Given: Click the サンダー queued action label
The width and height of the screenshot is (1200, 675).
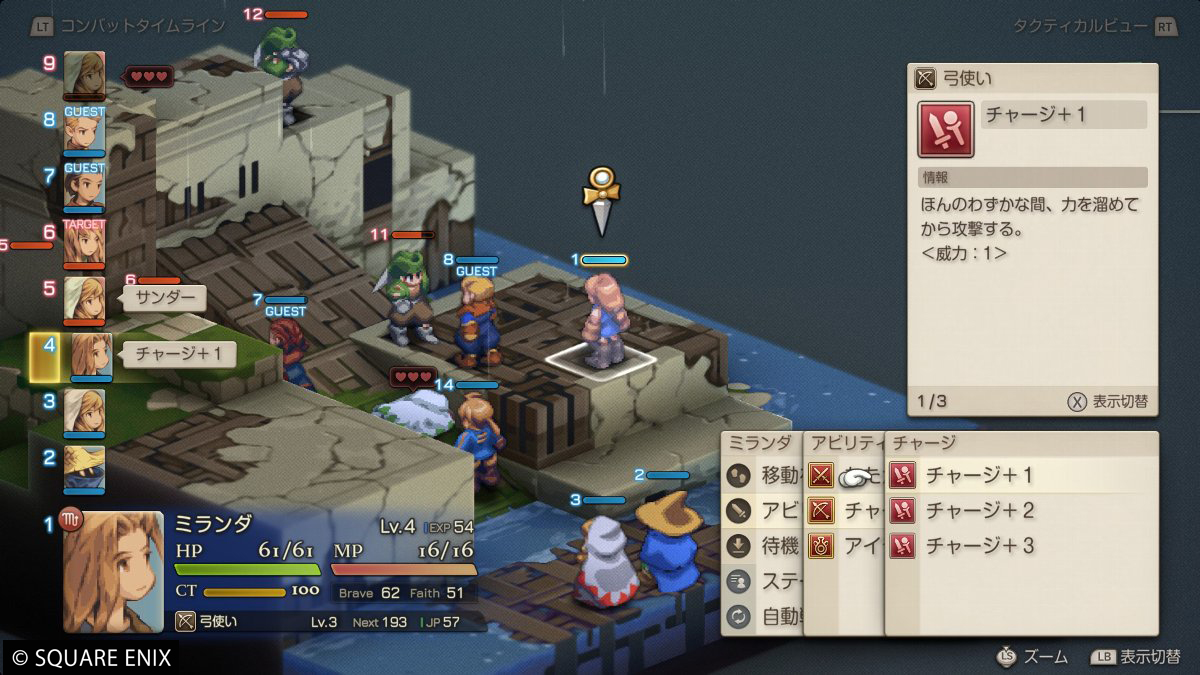Looking at the screenshot, I should coord(165,298).
